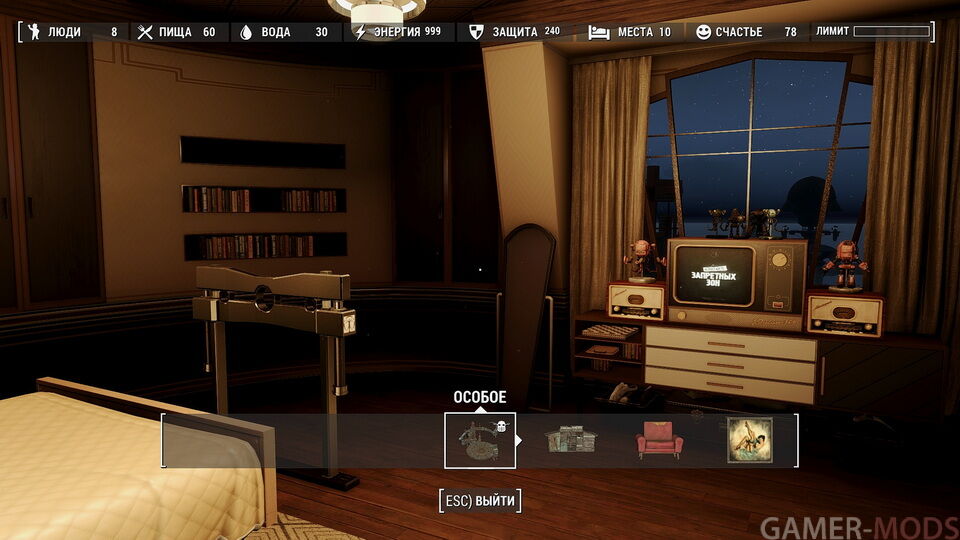Choose the red armchair furniture category
The image size is (960, 540).
click(x=659, y=440)
